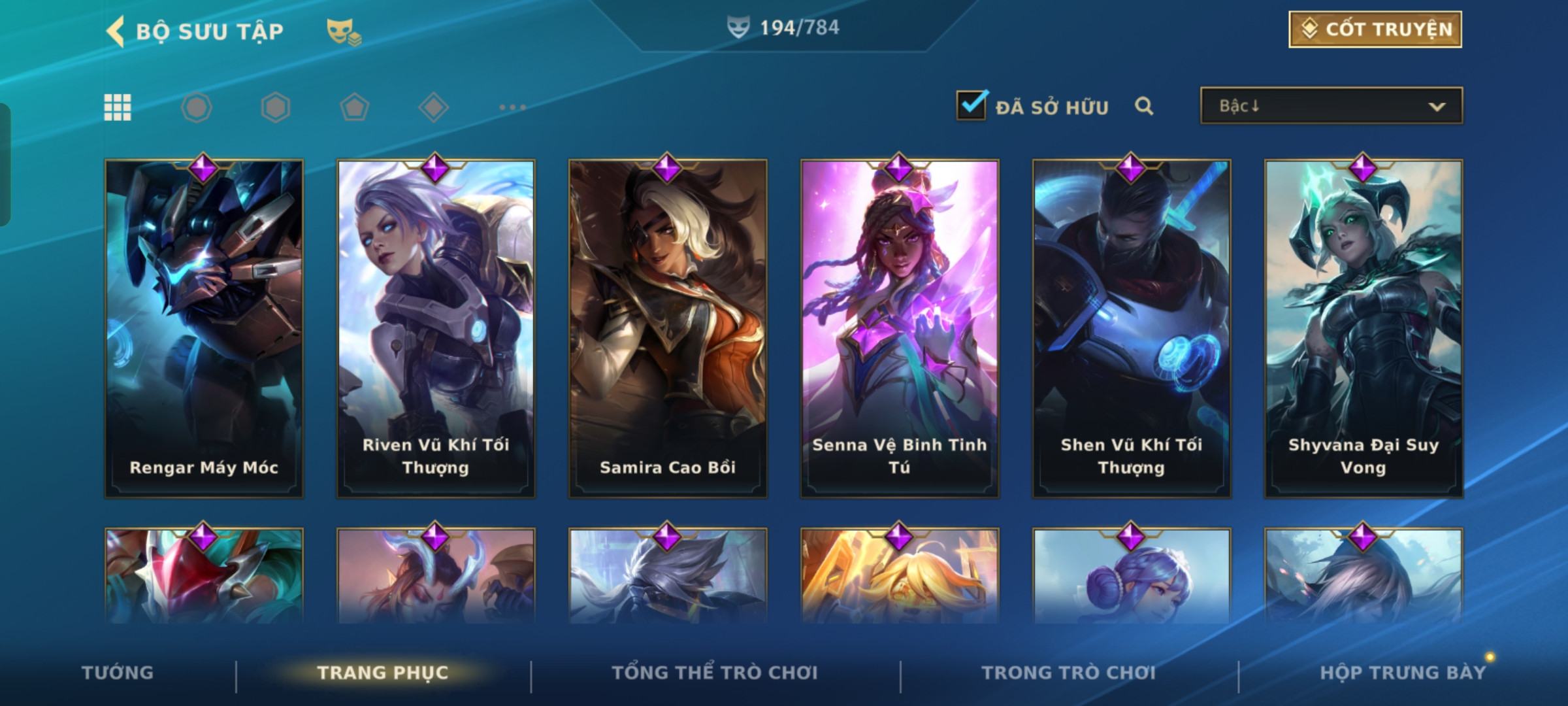Go back from Bộ Sưu Tập
Image resolution: width=1568 pixels, height=706 pixels.
(x=116, y=31)
